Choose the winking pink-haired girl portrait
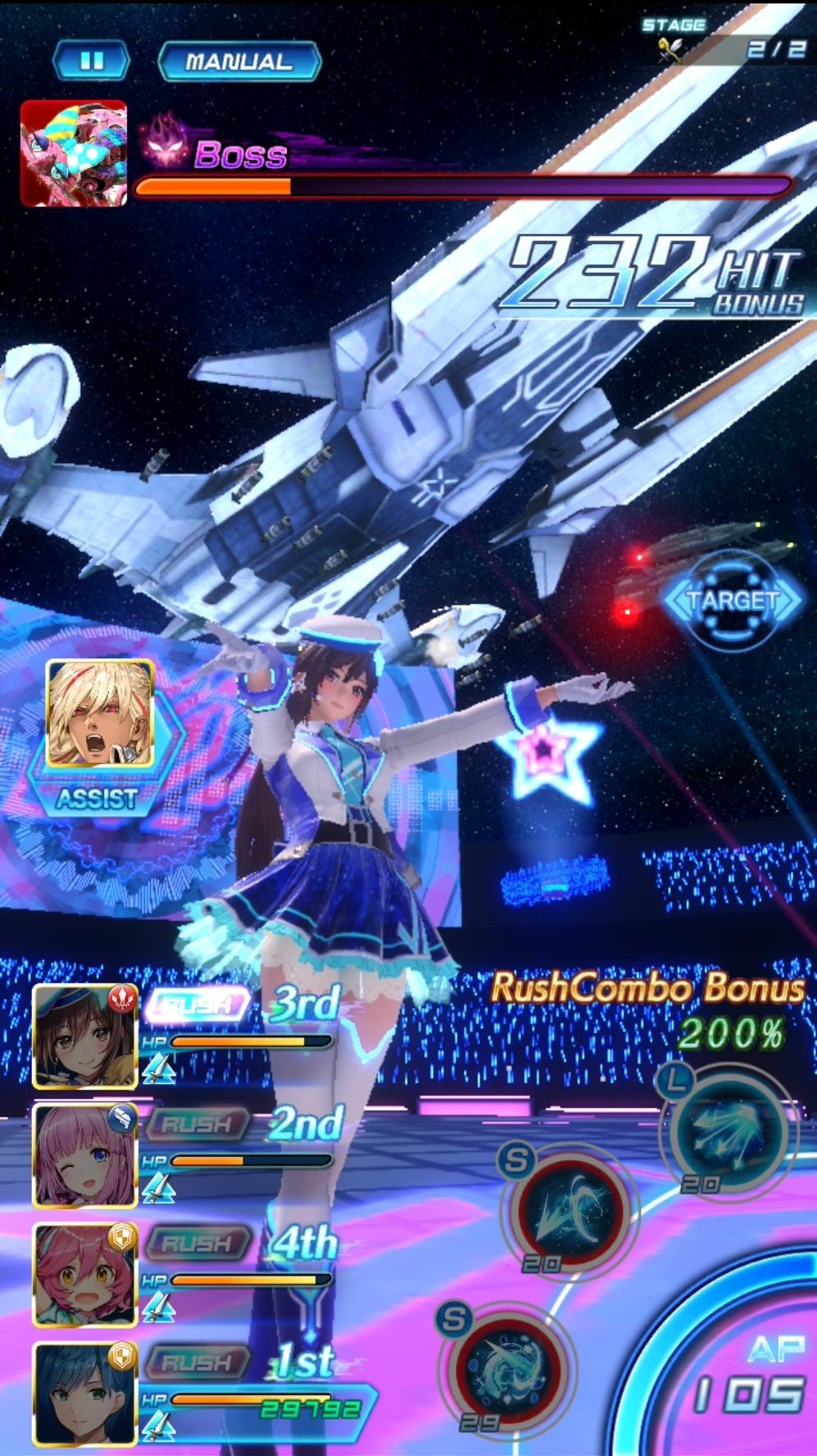Screen dimensions: 817x1456 pos(84,1156)
